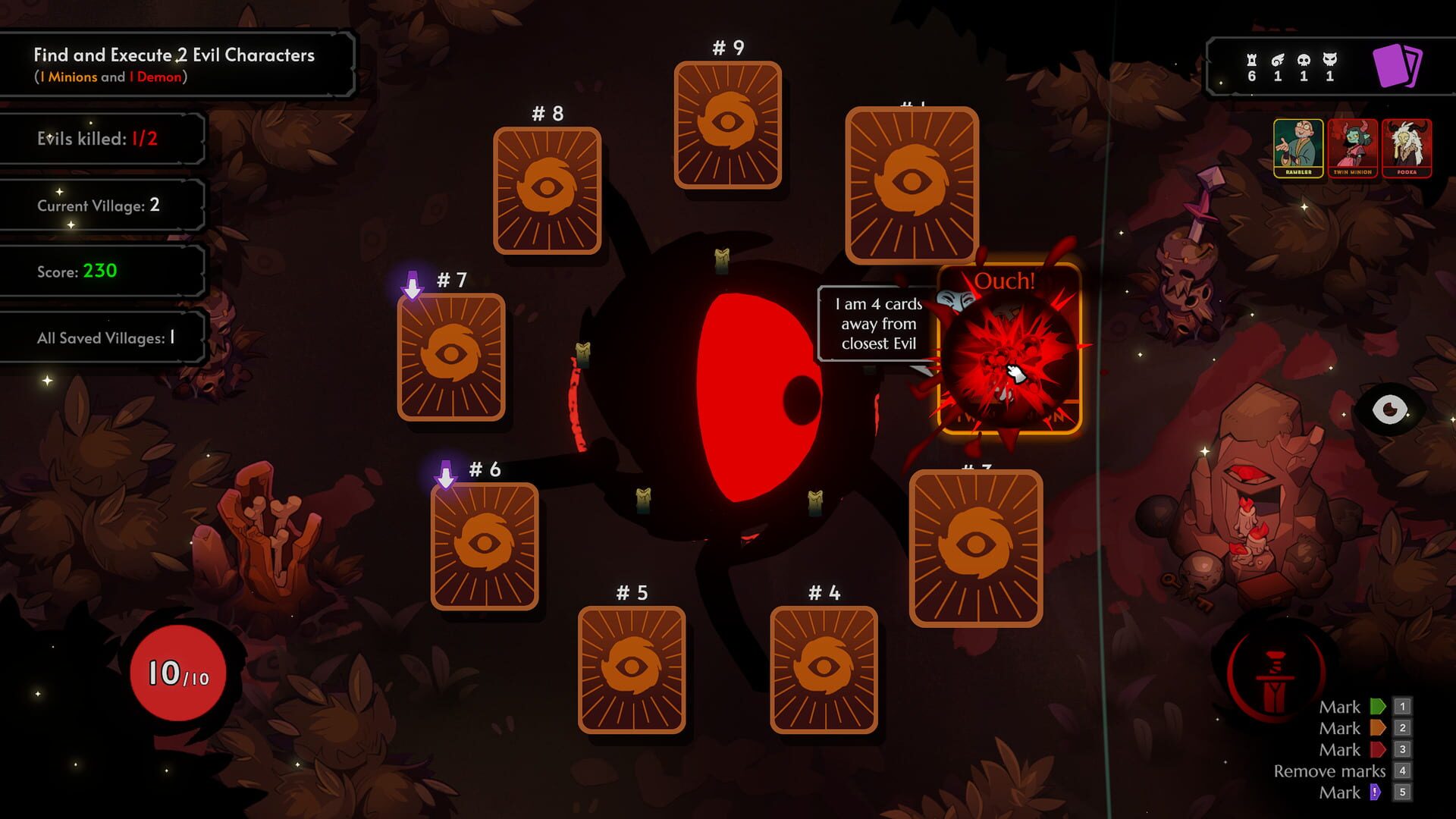Viewport: 1456px width, 819px height.
Task: Select the Remove marks option
Action: (1329, 771)
